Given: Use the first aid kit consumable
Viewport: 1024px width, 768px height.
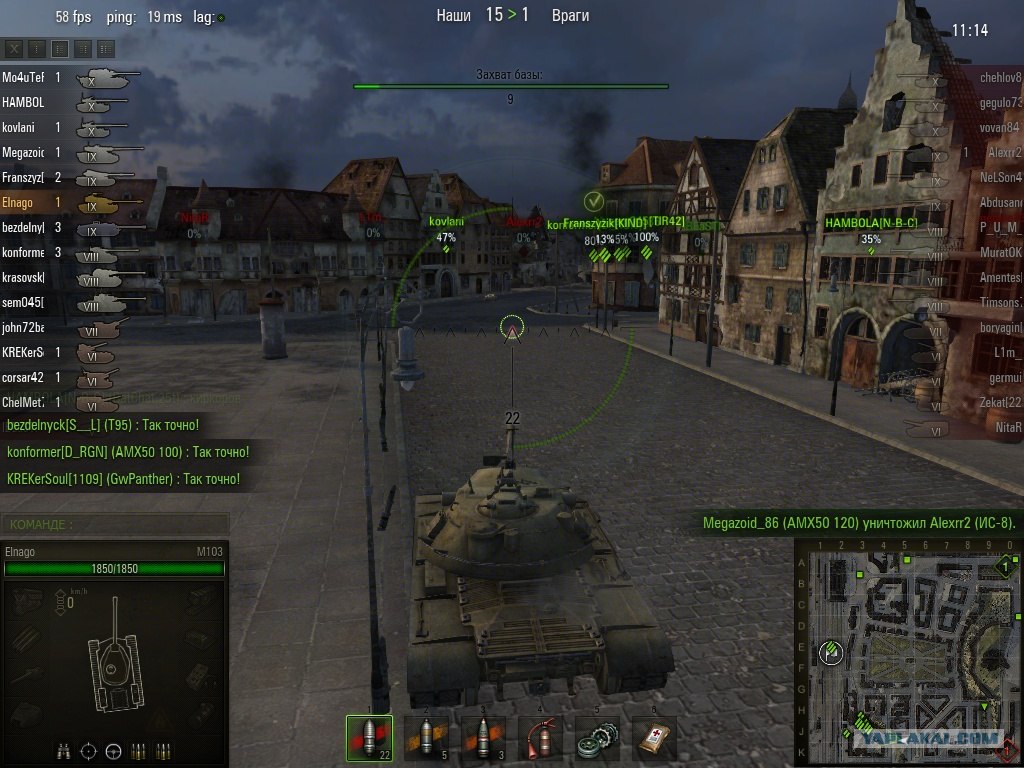Looking at the screenshot, I should 654,738.
